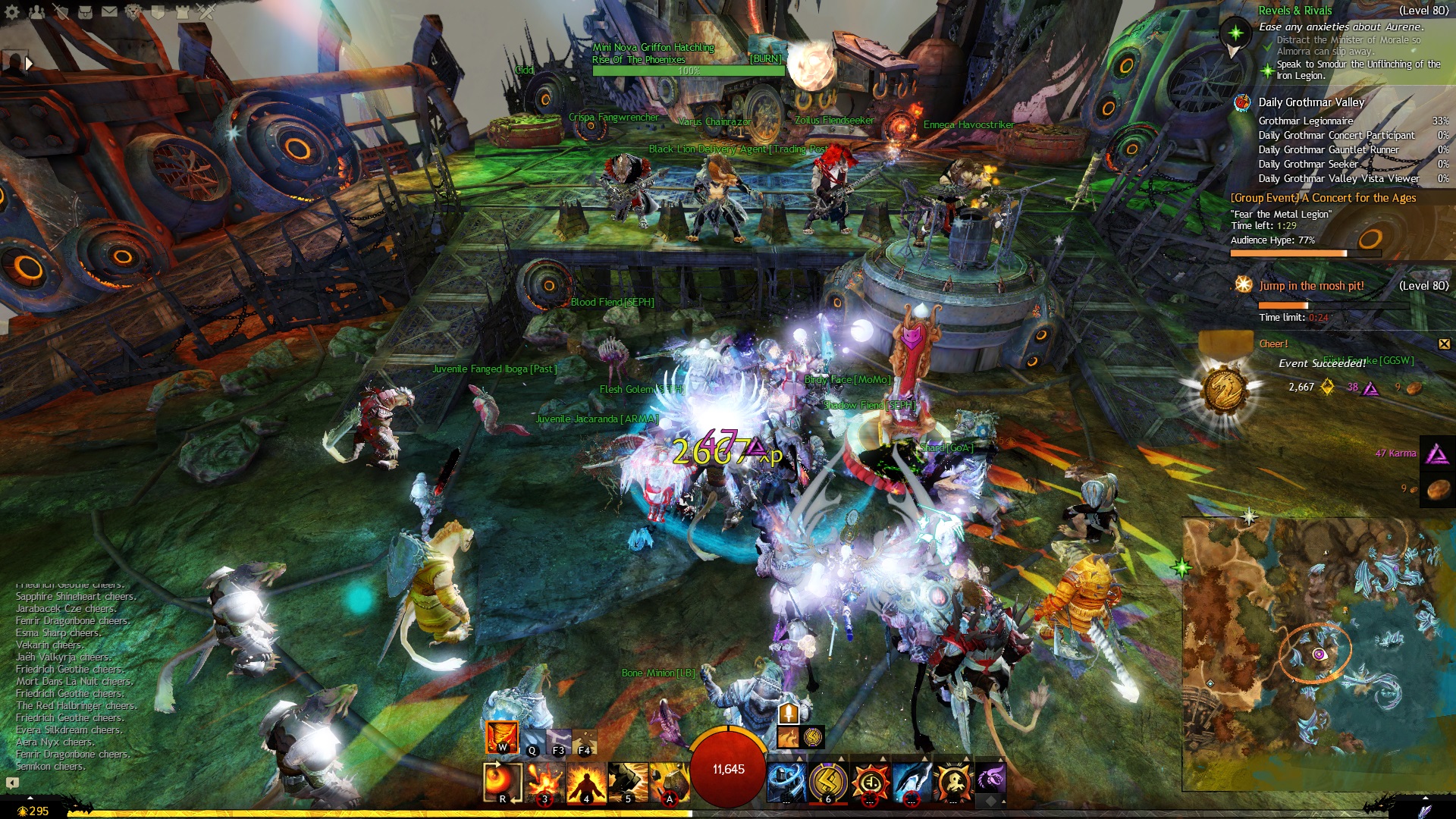Activate the fire attunement skill
The width and height of the screenshot is (1456, 819).
coord(501,736)
